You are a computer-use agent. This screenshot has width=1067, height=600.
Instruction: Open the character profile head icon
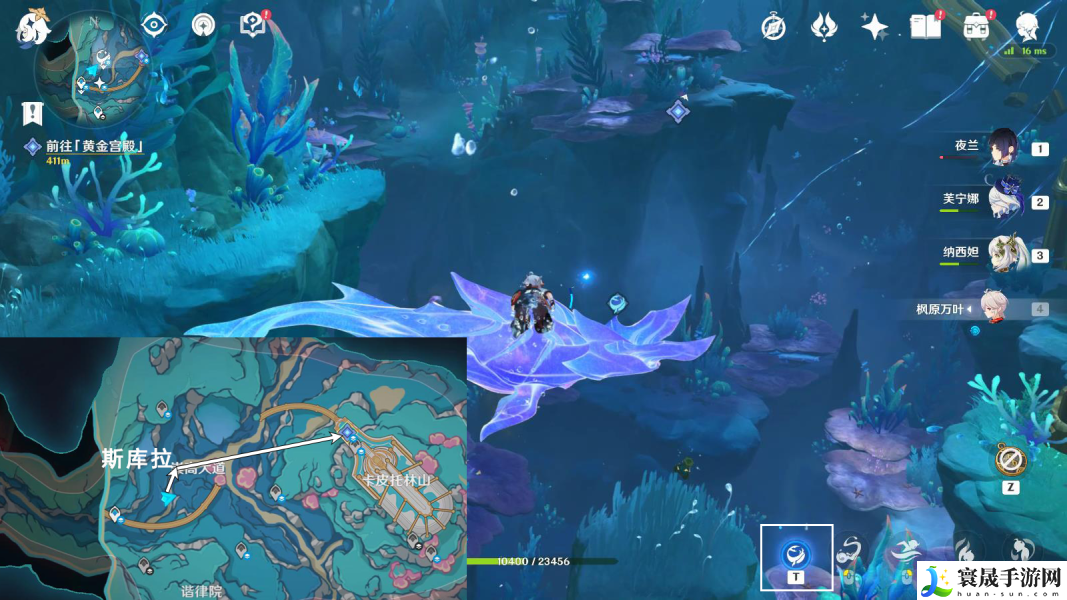tap(1027, 25)
